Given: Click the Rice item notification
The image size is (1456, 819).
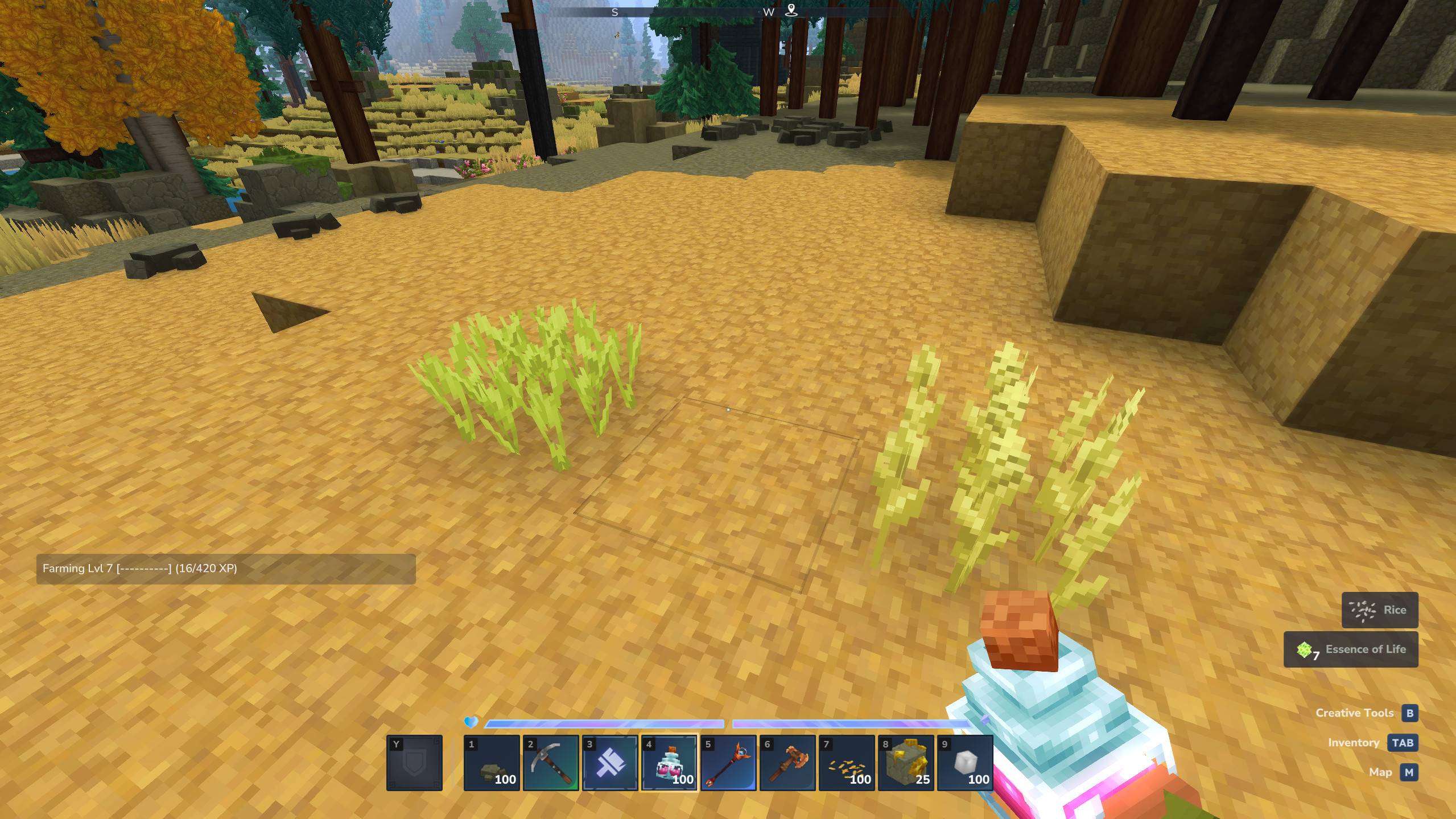Looking at the screenshot, I should pyautogui.click(x=1379, y=610).
